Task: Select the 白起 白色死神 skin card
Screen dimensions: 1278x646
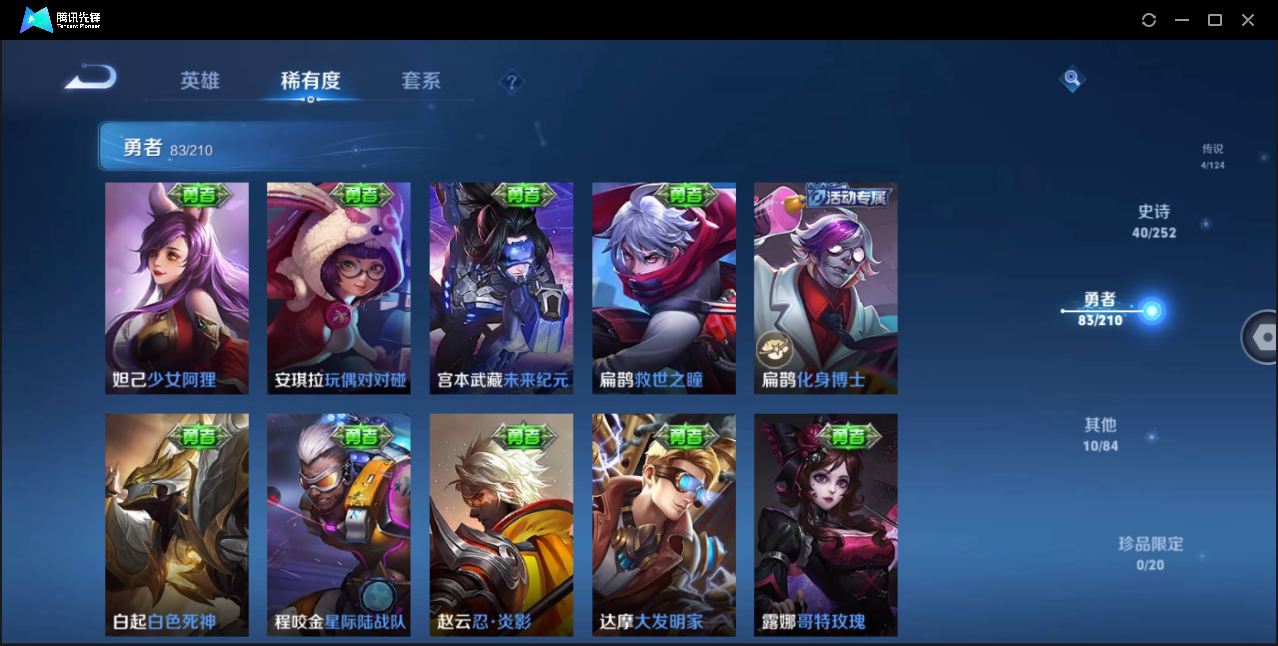Action: pos(177,525)
